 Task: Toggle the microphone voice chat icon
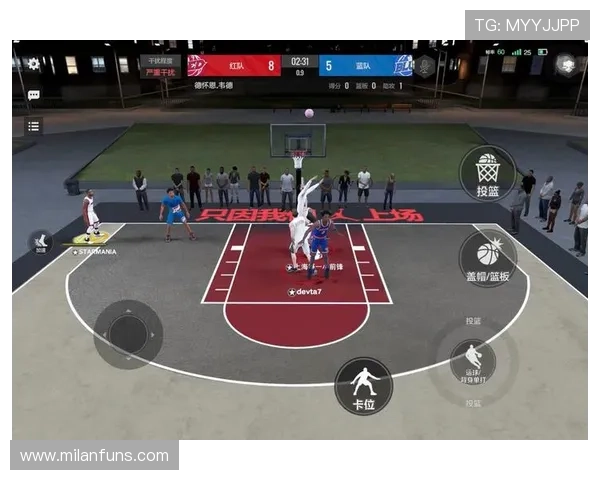click(x=425, y=66)
